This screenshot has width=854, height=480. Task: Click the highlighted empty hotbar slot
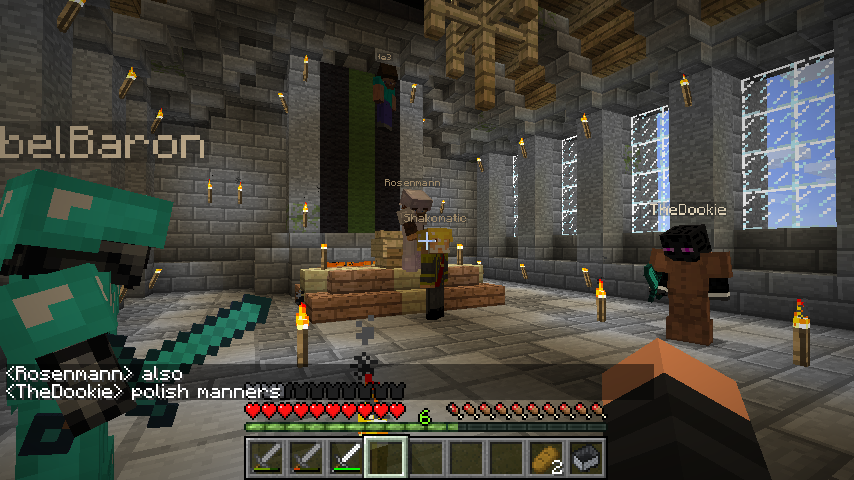pyautogui.click(x=386, y=458)
